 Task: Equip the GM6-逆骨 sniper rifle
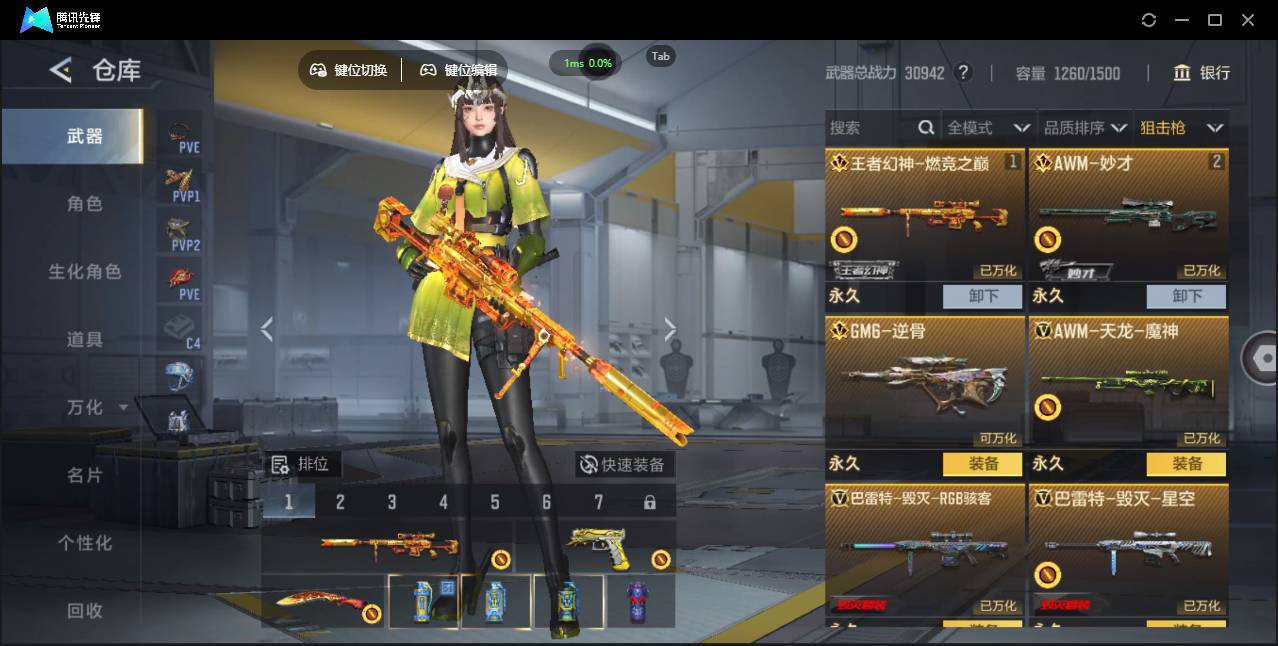pyautogui.click(x=983, y=464)
